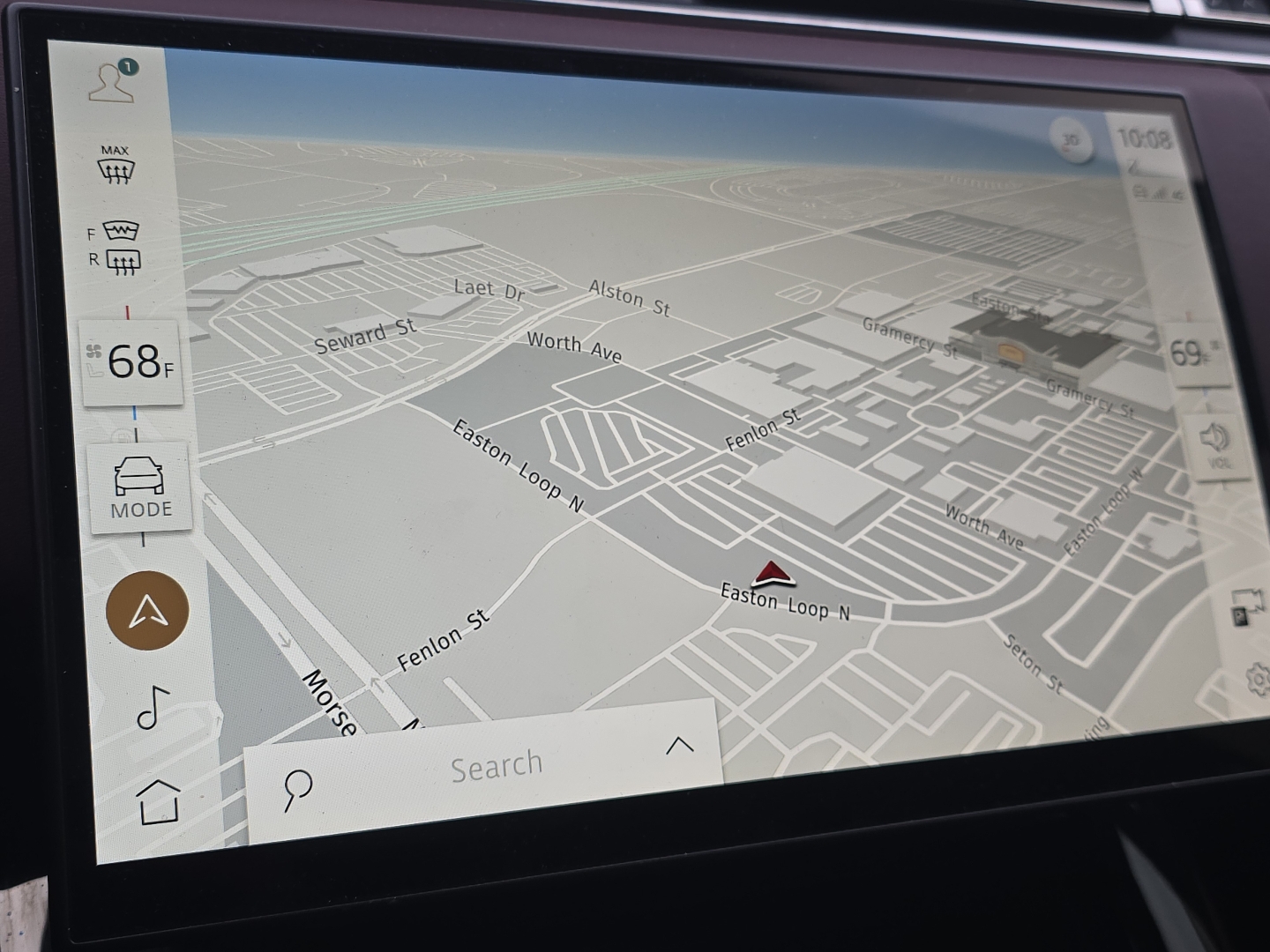The width and height of the screenshot is (1270, 952).
Task: Open the parking camera icon
Action: [x=1247, y=607]
